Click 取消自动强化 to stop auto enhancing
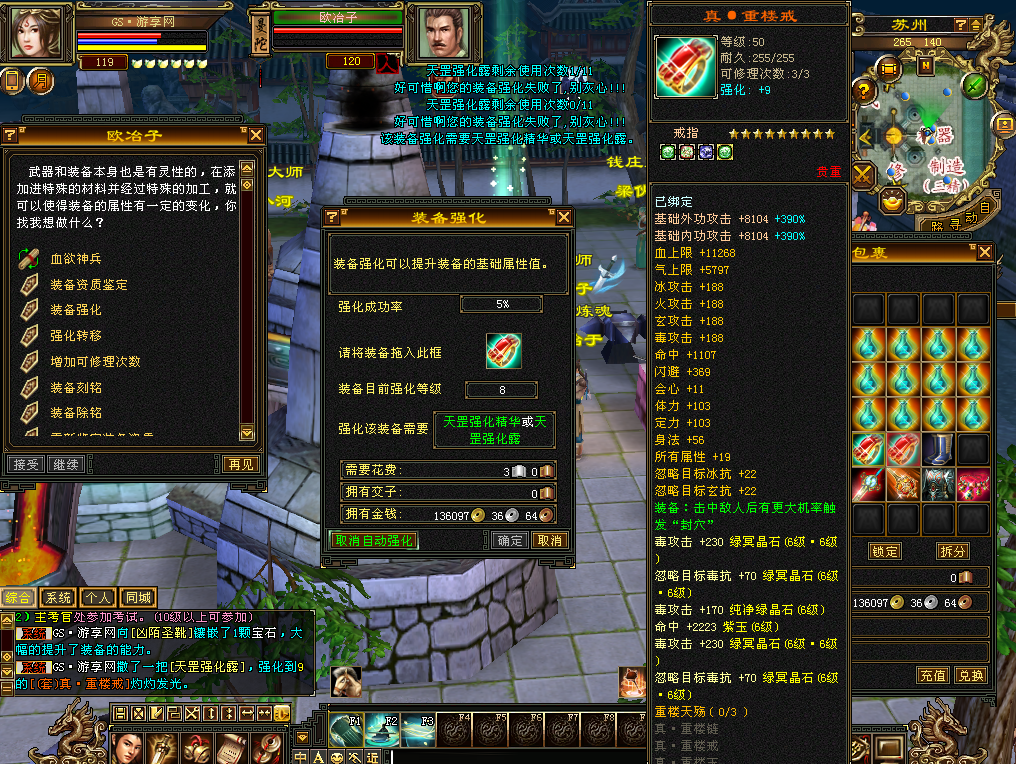 [373, 540]
